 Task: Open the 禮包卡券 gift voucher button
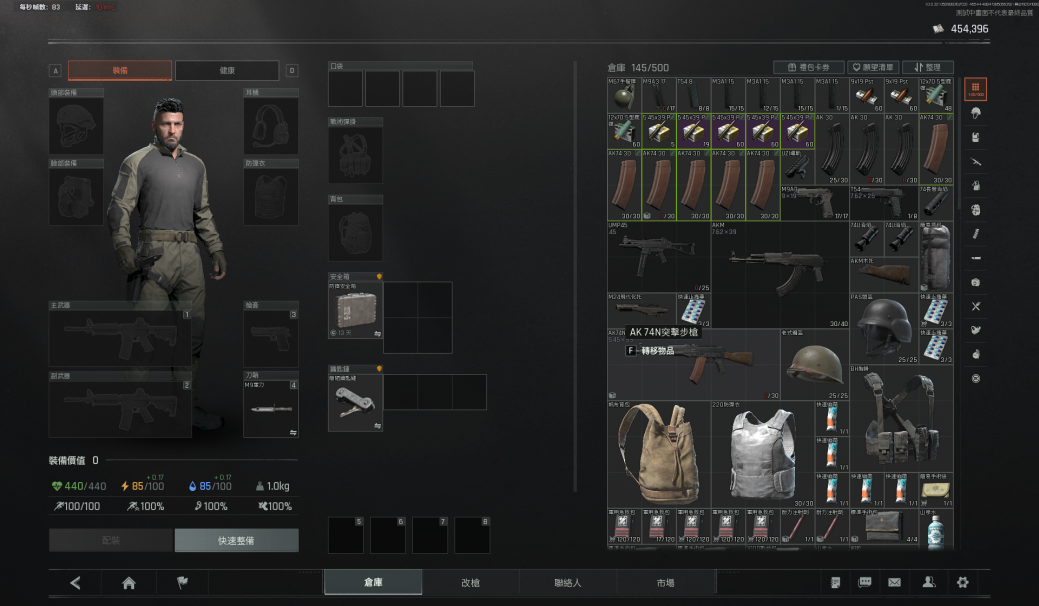point(808,67)
